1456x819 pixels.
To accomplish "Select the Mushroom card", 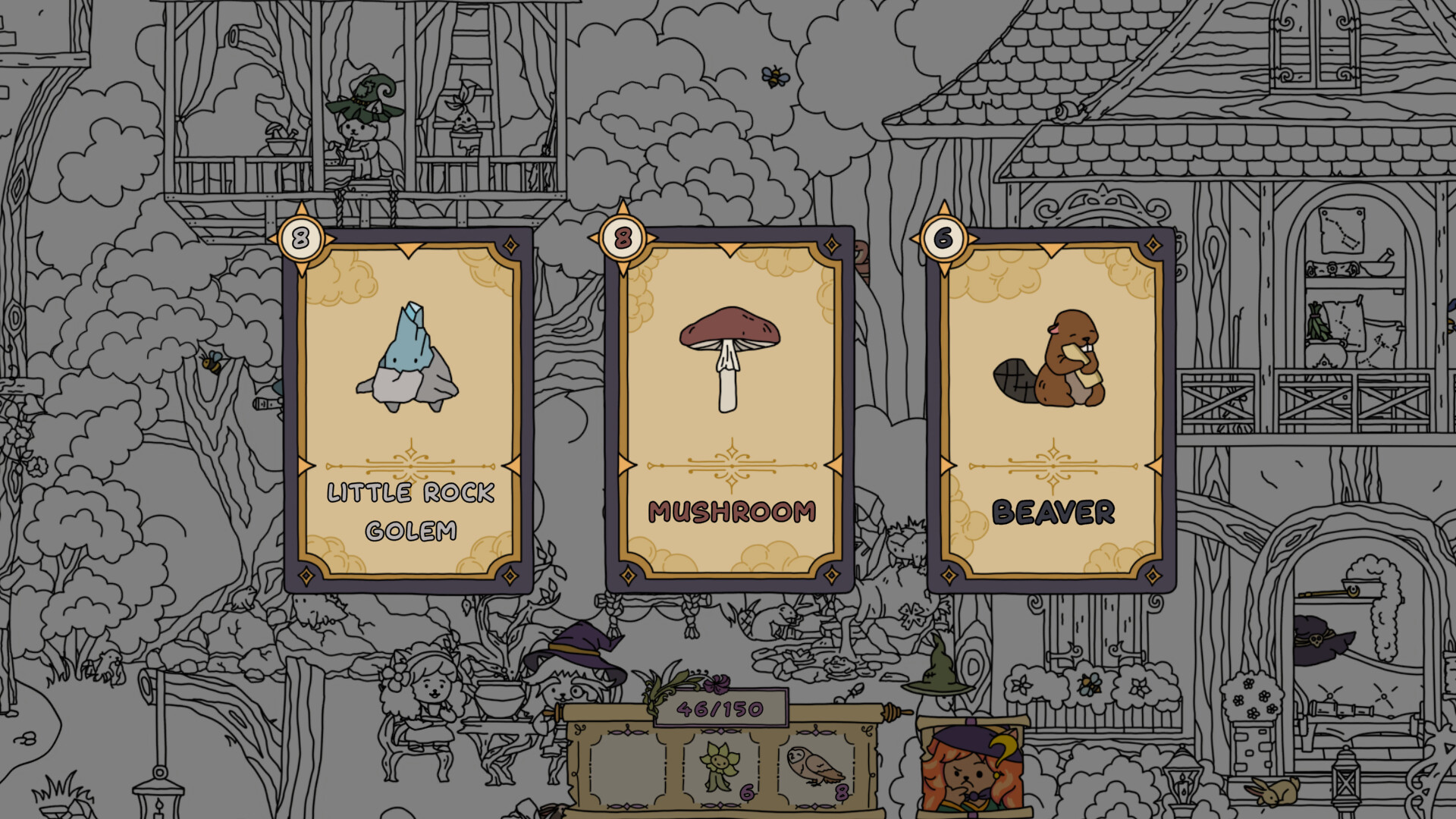I will click(730, 409).
